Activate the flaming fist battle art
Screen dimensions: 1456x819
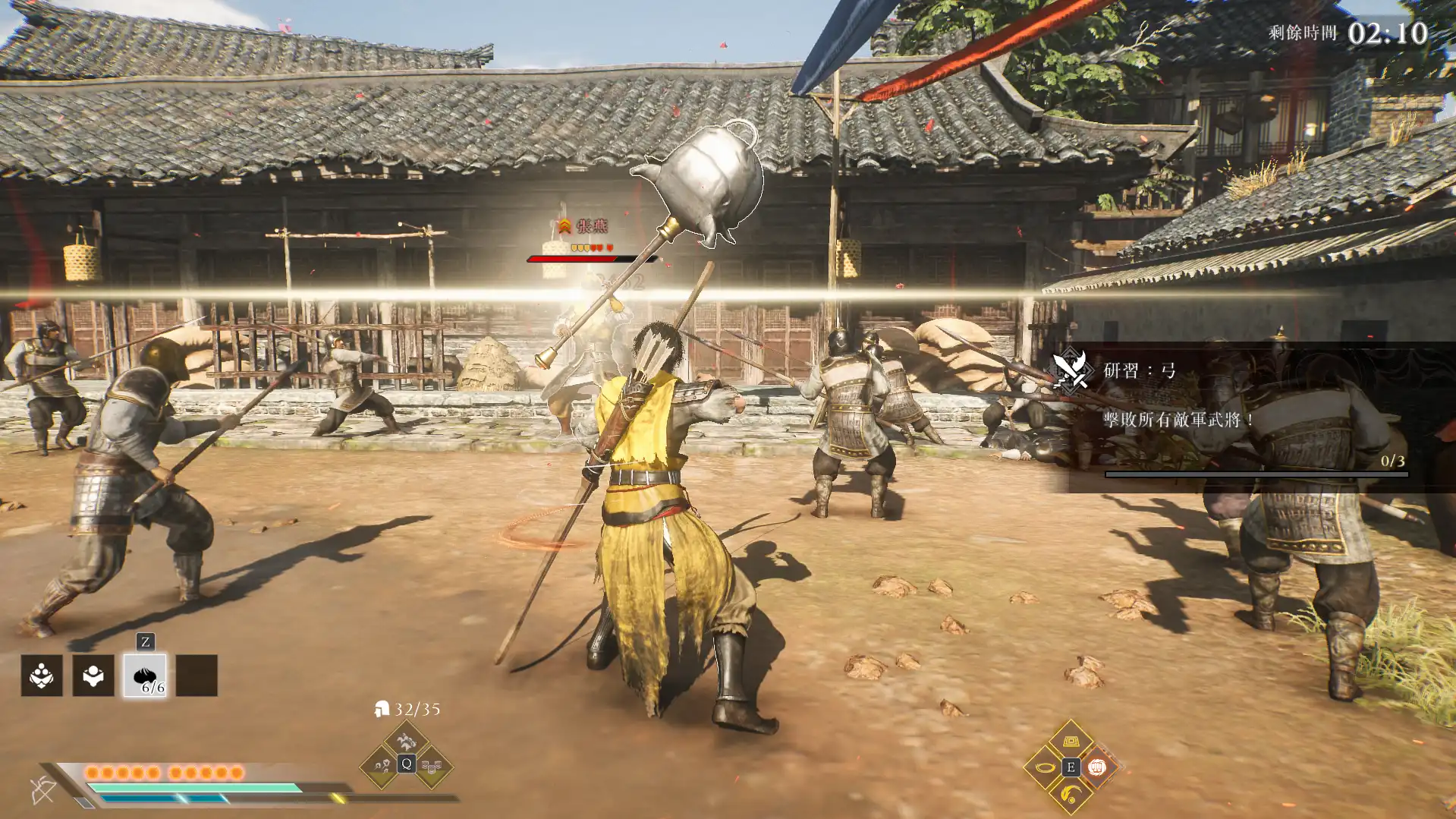(x=1096, y=767)
